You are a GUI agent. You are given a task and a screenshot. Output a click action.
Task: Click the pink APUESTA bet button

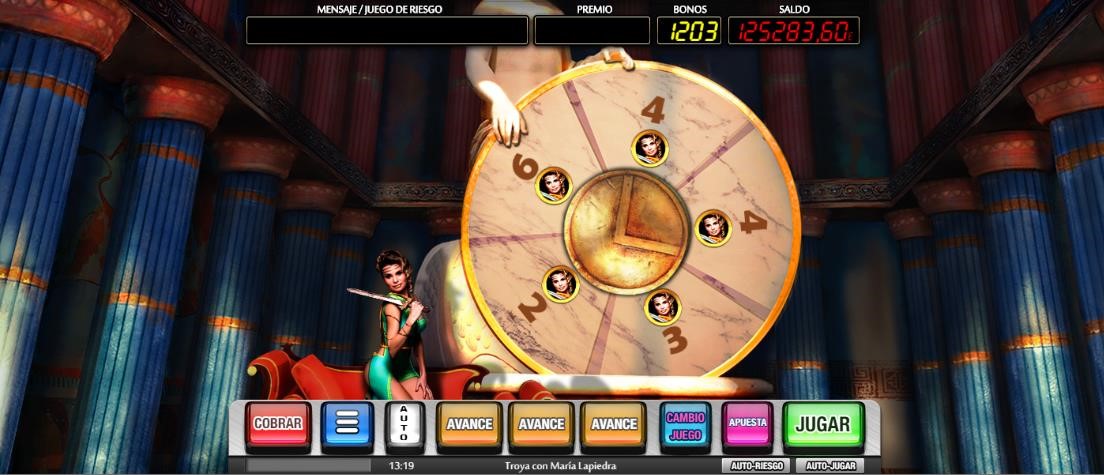coord(747,424)
